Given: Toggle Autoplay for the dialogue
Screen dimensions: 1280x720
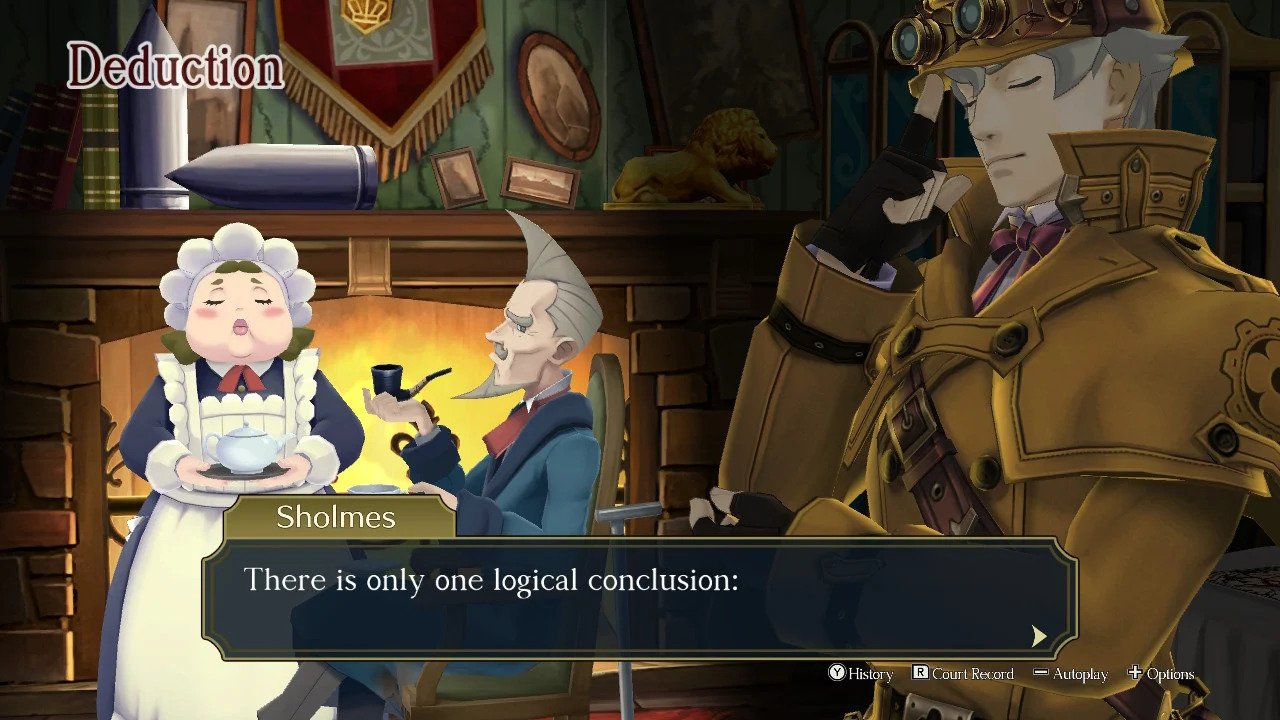Looking at the screenshot, I should [1070, 674].
